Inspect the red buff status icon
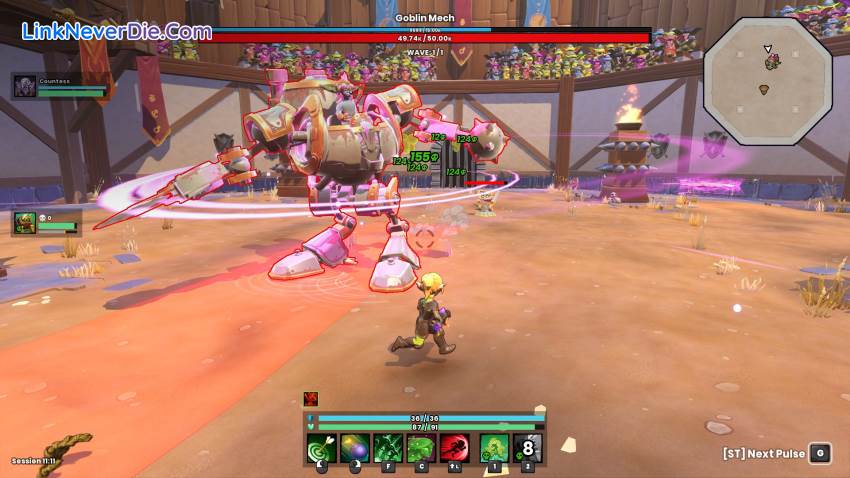 [311, 399]
